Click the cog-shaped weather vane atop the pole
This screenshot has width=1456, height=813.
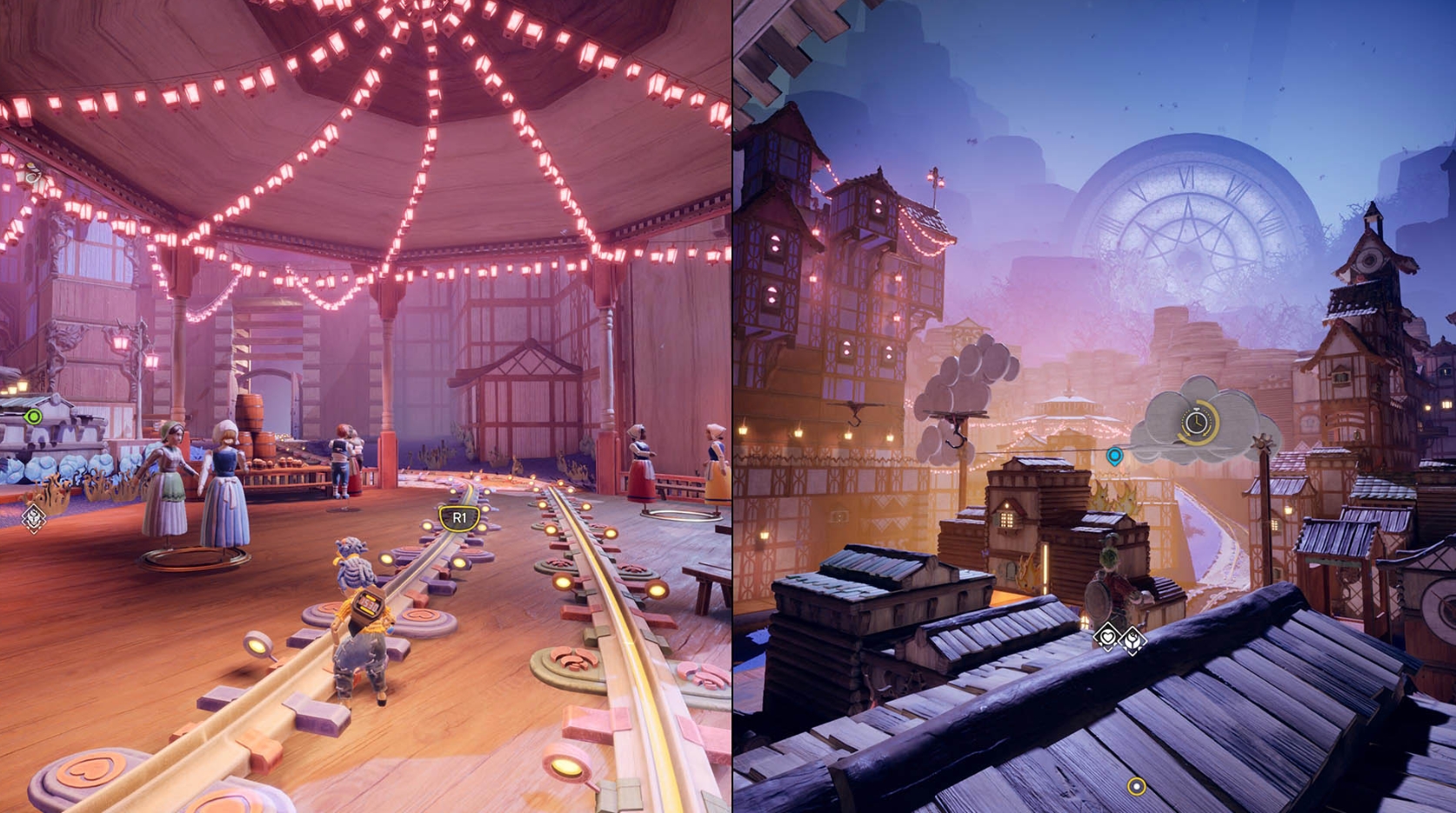1261,441
